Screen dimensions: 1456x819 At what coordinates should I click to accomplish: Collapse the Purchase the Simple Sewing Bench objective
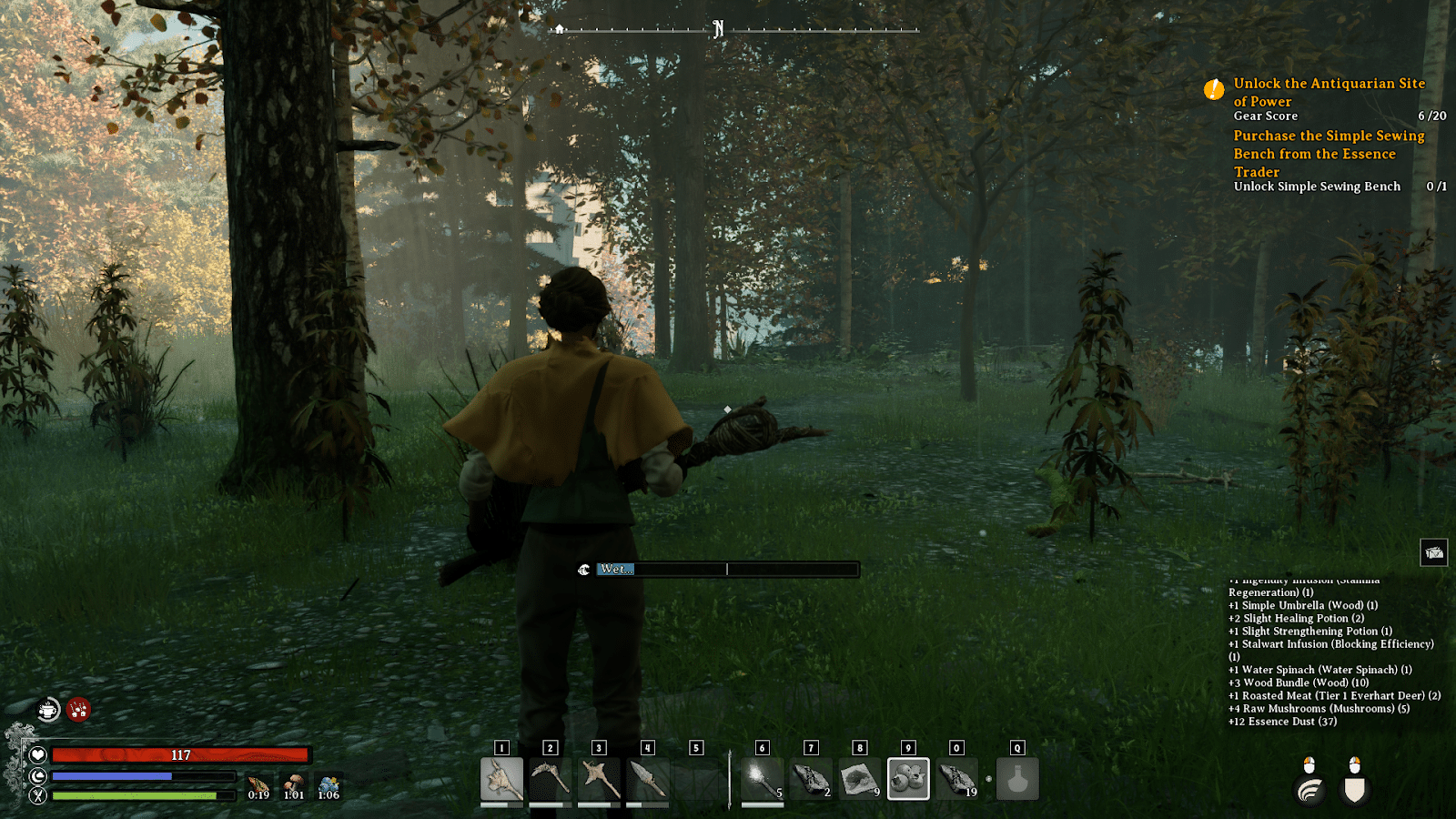pos(1328,154)
